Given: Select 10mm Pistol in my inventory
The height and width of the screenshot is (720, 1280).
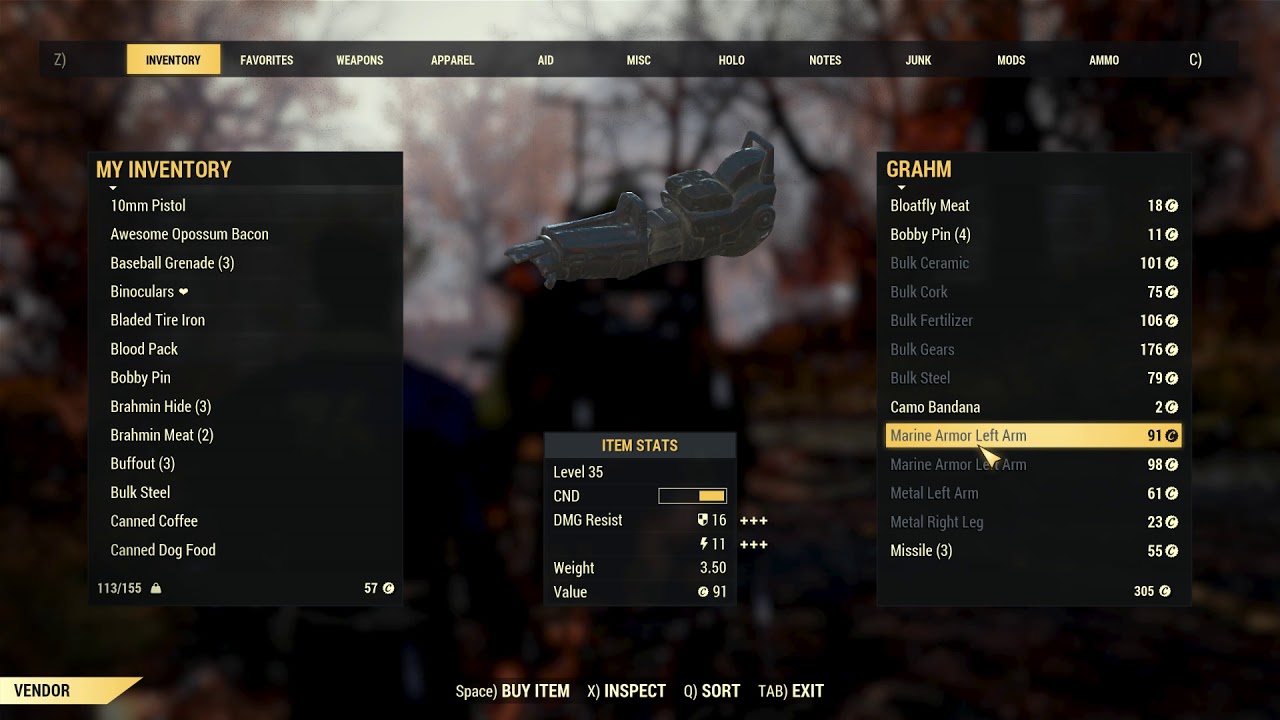Looking at the screenshot, I should tap(148, 206).
